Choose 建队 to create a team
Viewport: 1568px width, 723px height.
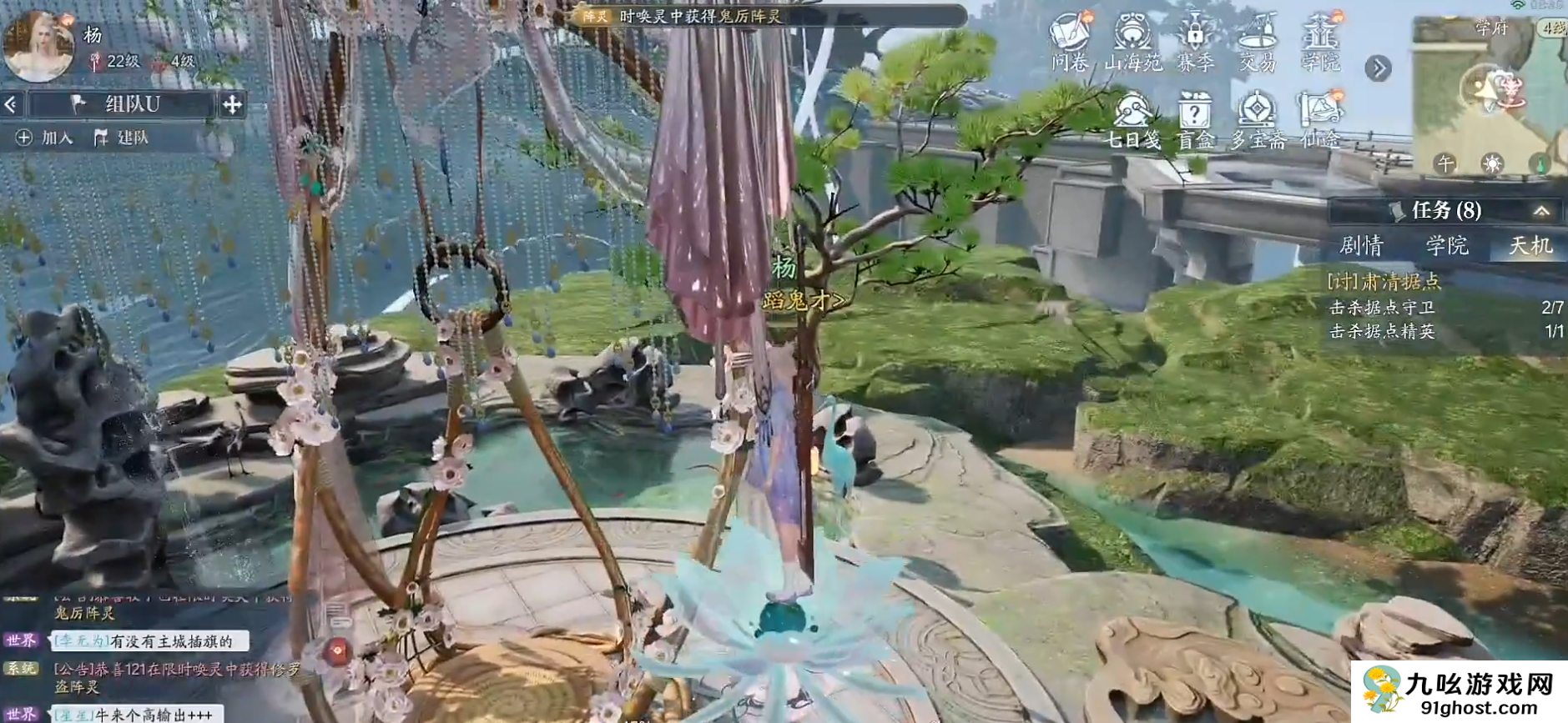[x=122, y=138]
